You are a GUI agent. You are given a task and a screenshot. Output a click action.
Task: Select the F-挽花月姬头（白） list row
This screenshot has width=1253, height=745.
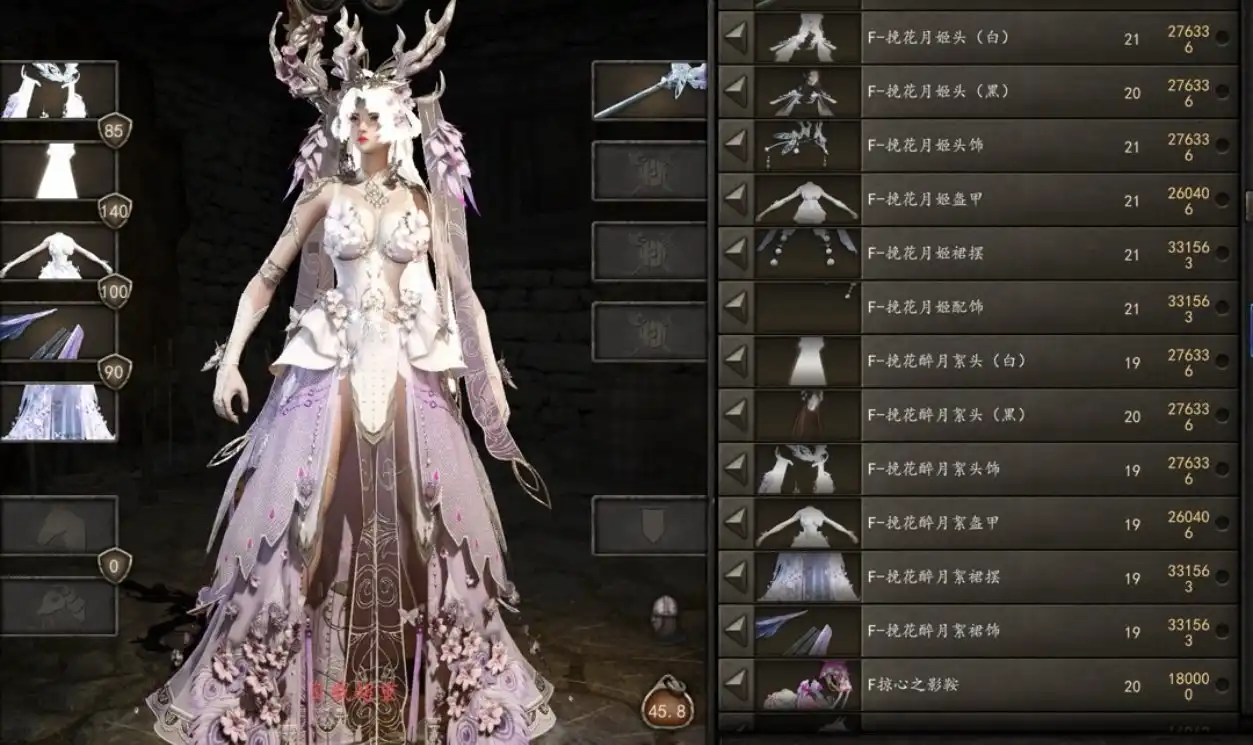pos(980,38)
